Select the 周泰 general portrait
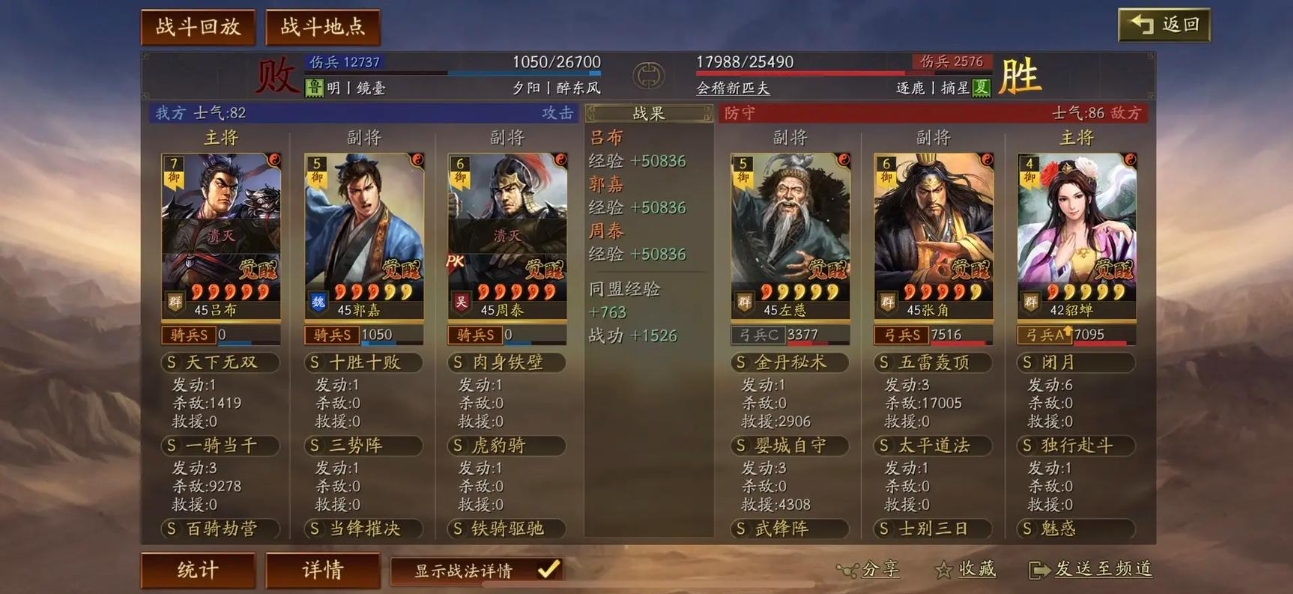 (507, 230)
